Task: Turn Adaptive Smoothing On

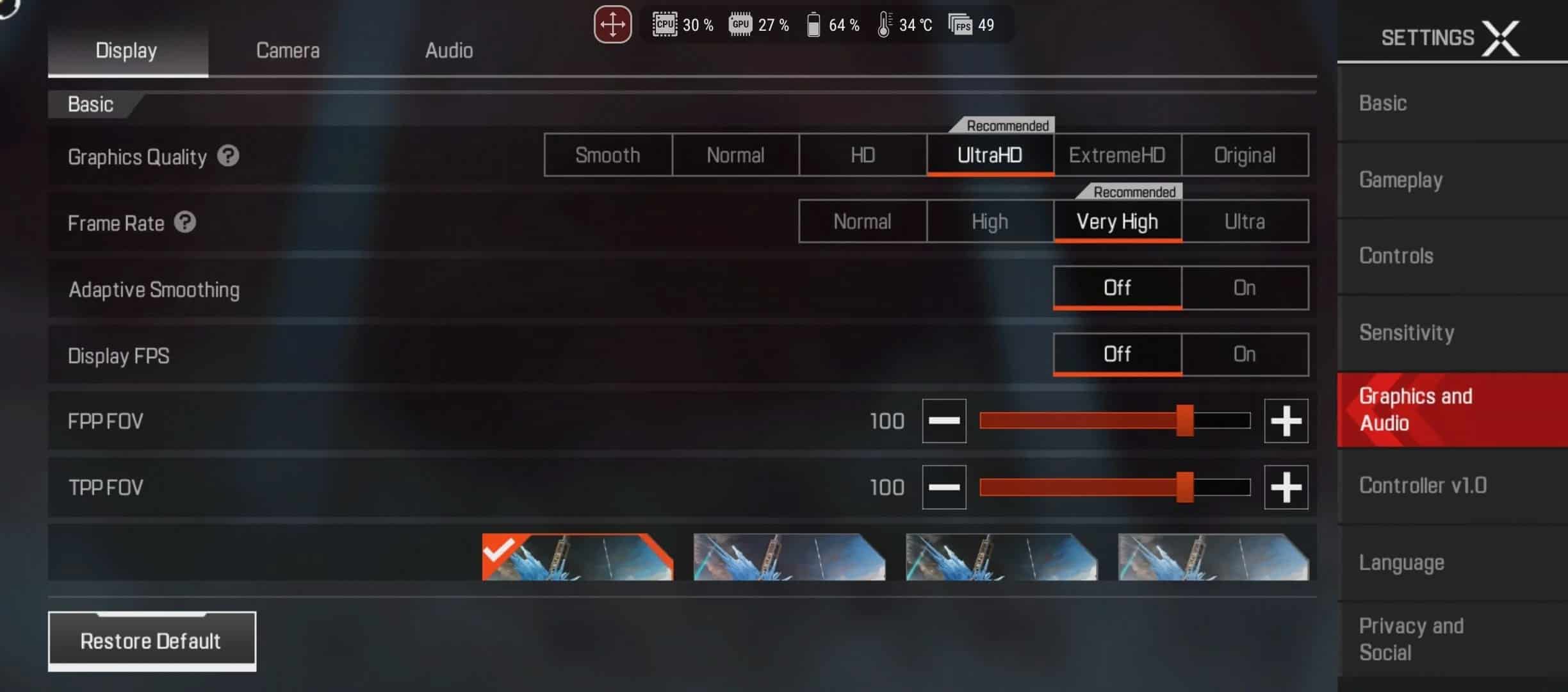Action: 1245,288
